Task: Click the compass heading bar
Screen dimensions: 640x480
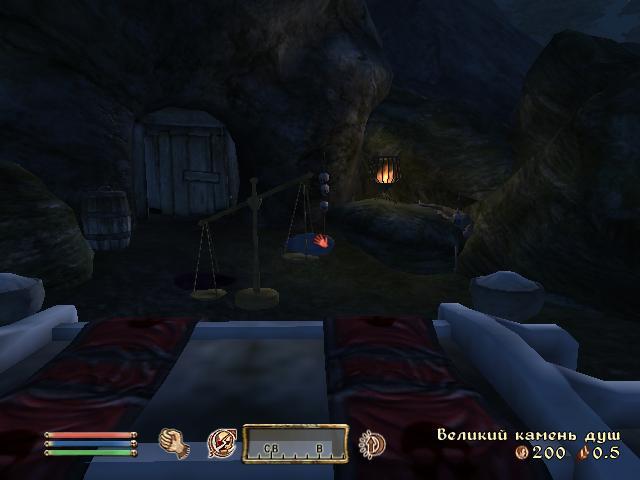Action: coord(295,443)
